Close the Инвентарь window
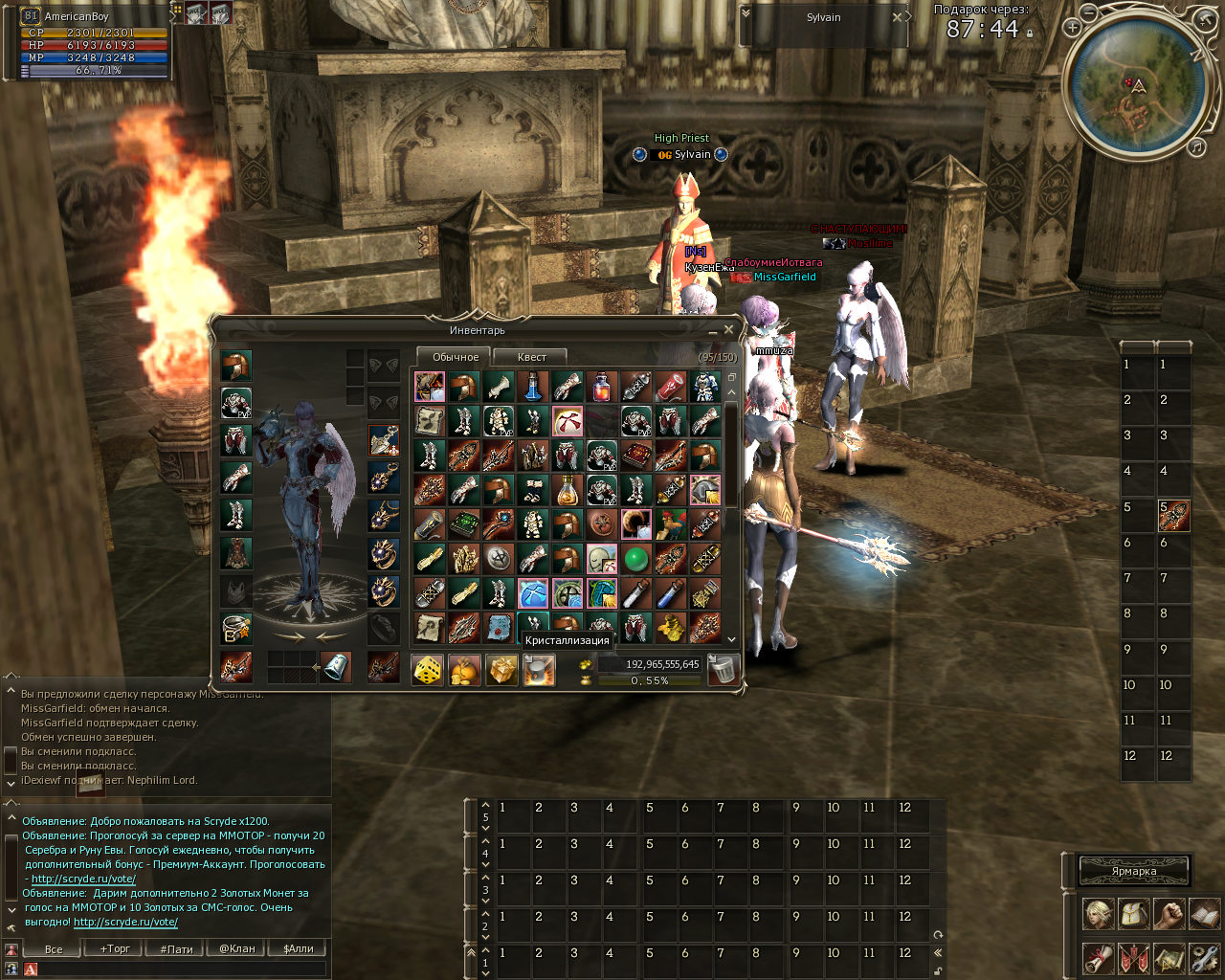Image resolution: width=1225 pixels, height=980 pixels. pos(728,330)
